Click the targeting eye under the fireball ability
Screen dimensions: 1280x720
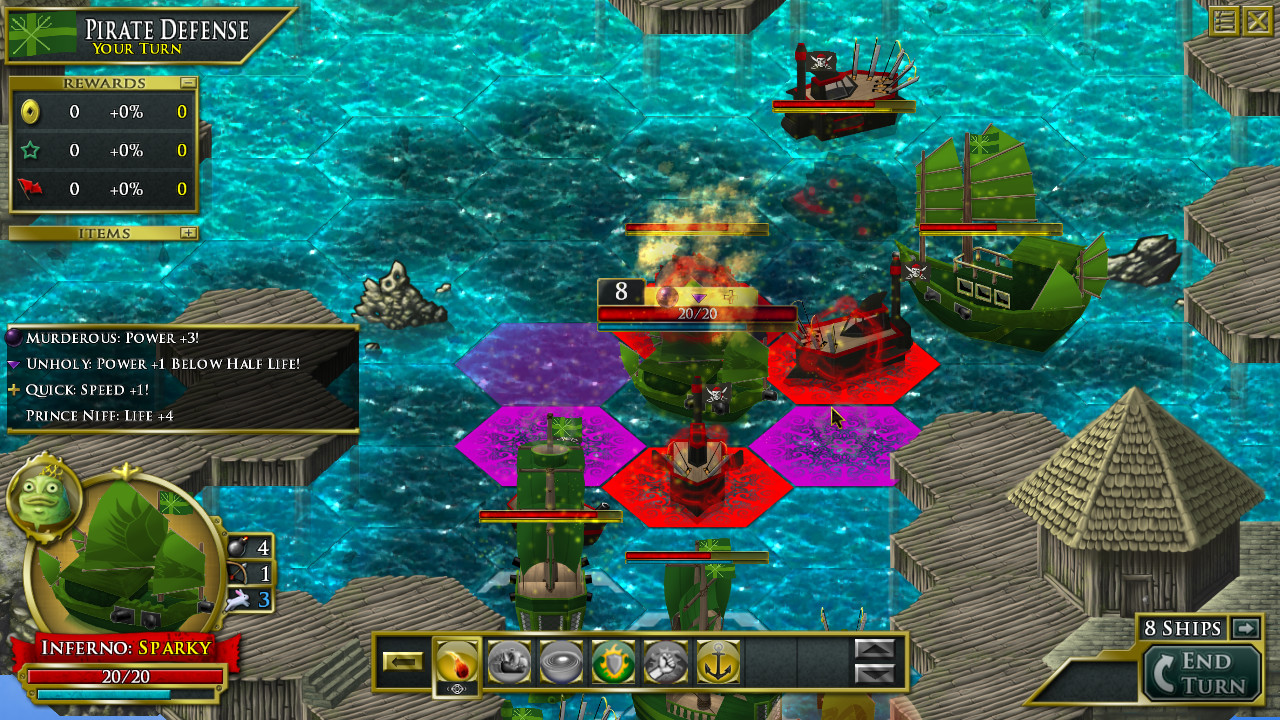pyautogui.click(x=457, y=688)
